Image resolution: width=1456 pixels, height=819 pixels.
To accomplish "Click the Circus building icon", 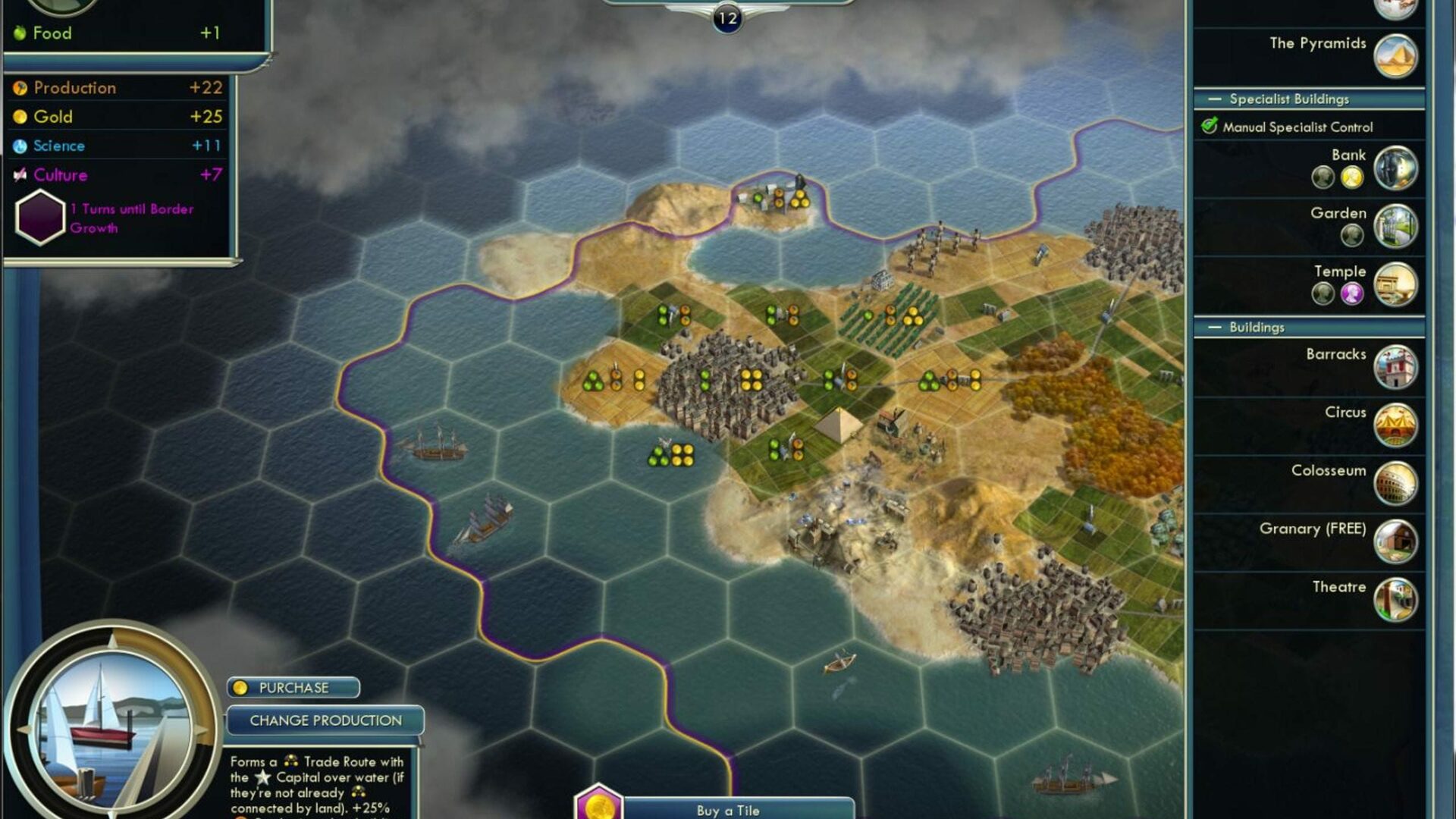I will [x=1395, y=425].
